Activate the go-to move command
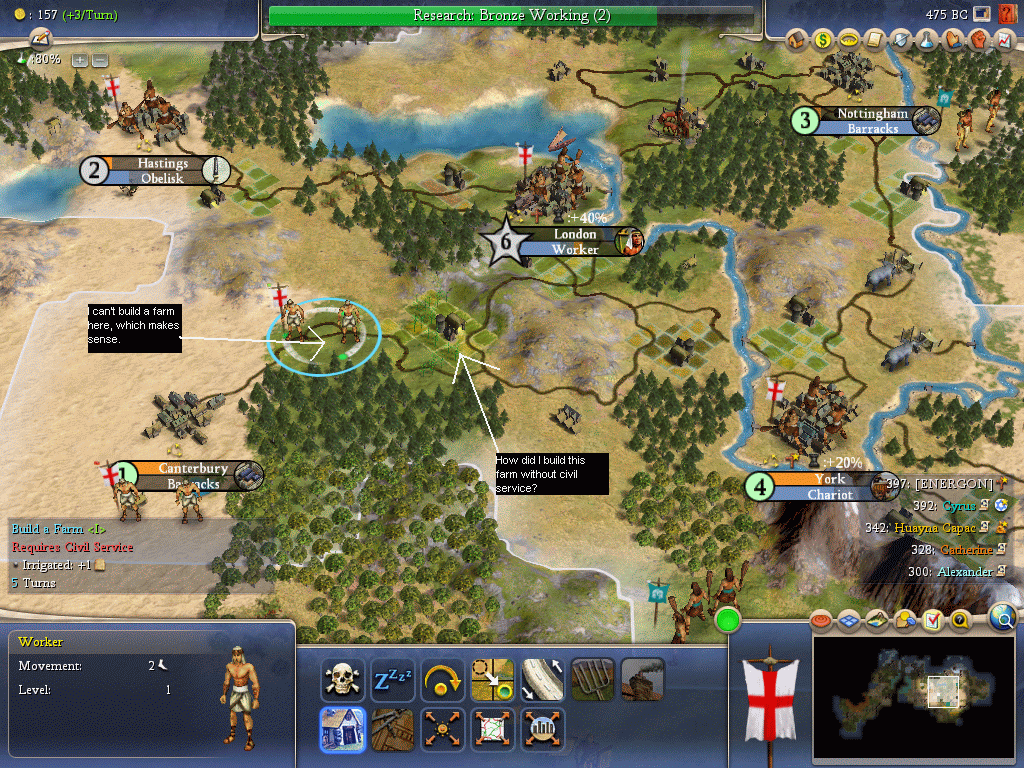This screenshot has height=768, width=1024. tap(492, 680)
